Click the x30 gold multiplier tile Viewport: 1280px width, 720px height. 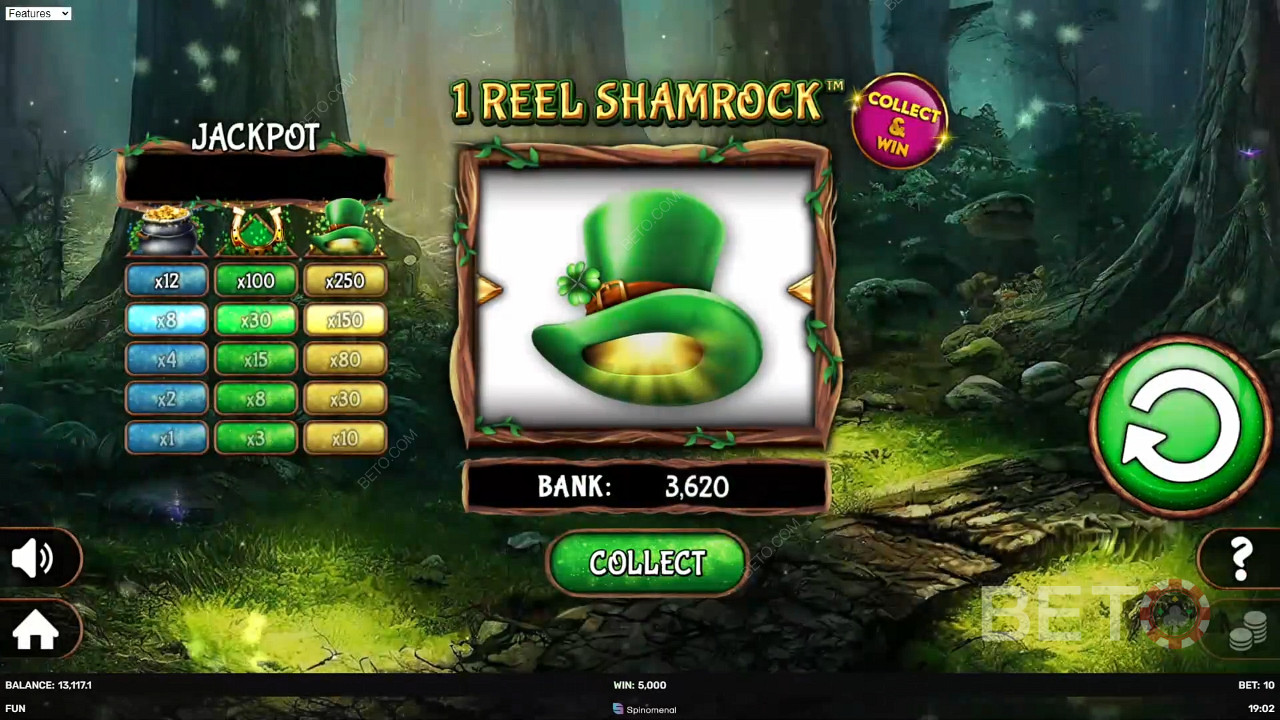[x=345, y=399]
